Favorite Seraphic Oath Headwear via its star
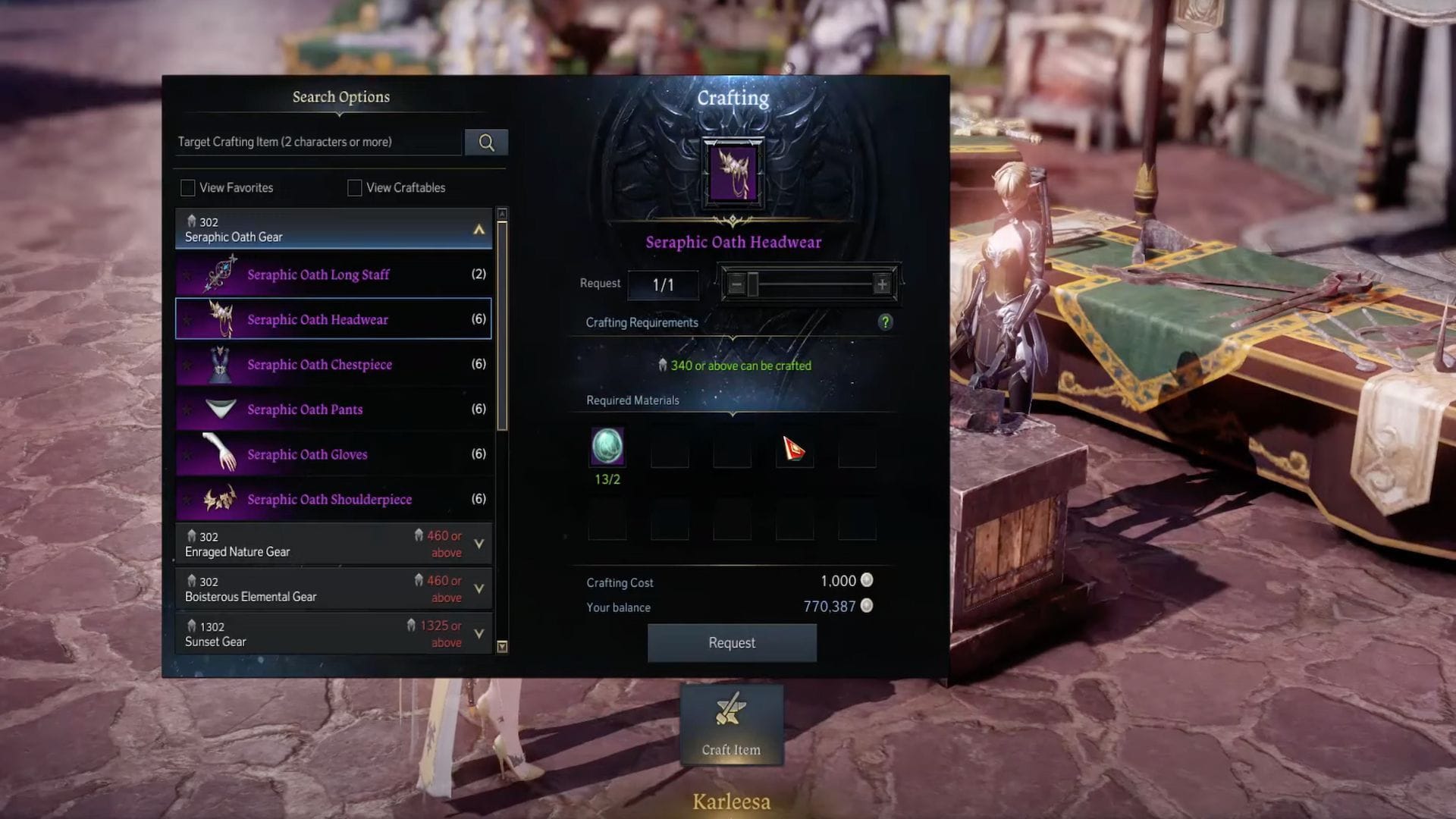The width and height of the screenshot is (1456, 819). pos(190,319)
